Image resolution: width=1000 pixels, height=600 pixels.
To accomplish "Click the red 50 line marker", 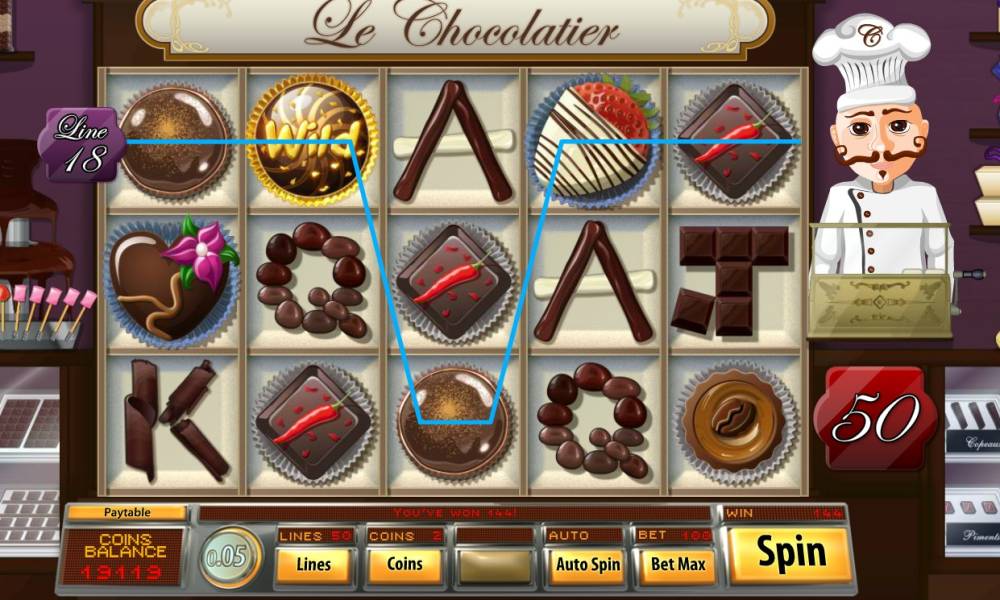I will coord(875,419).
